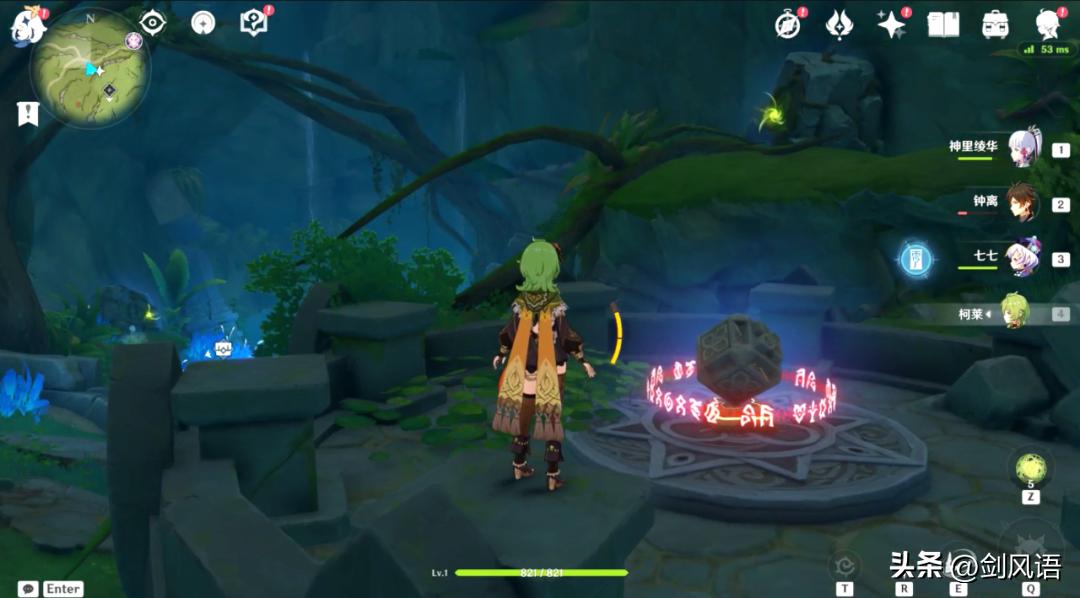Switch to party member 神里绫华
Screen dimensions: 1080x598
coord(1023,149)
